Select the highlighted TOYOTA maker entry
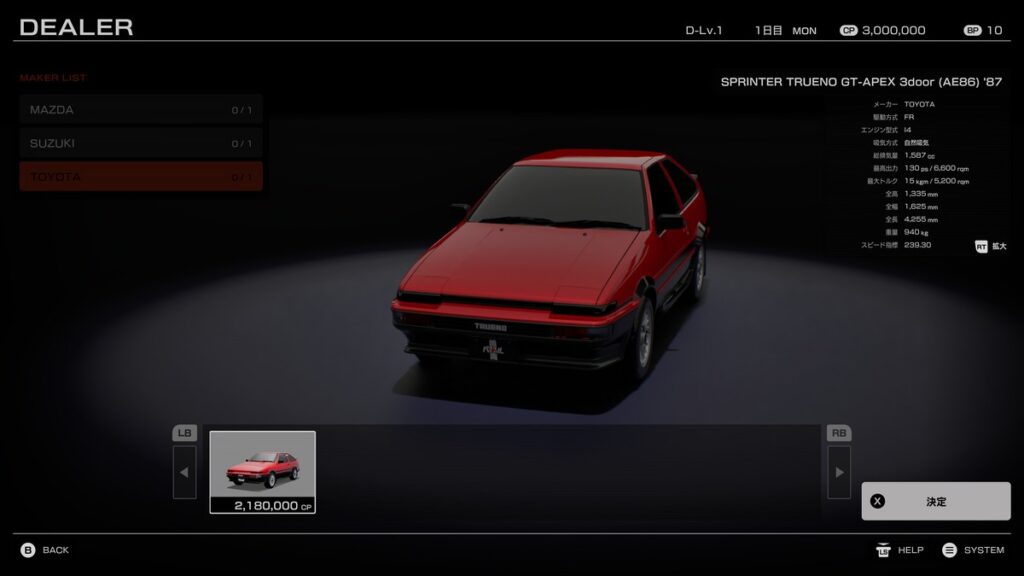Screen dimensions: 1024x576 click(140, 177)
